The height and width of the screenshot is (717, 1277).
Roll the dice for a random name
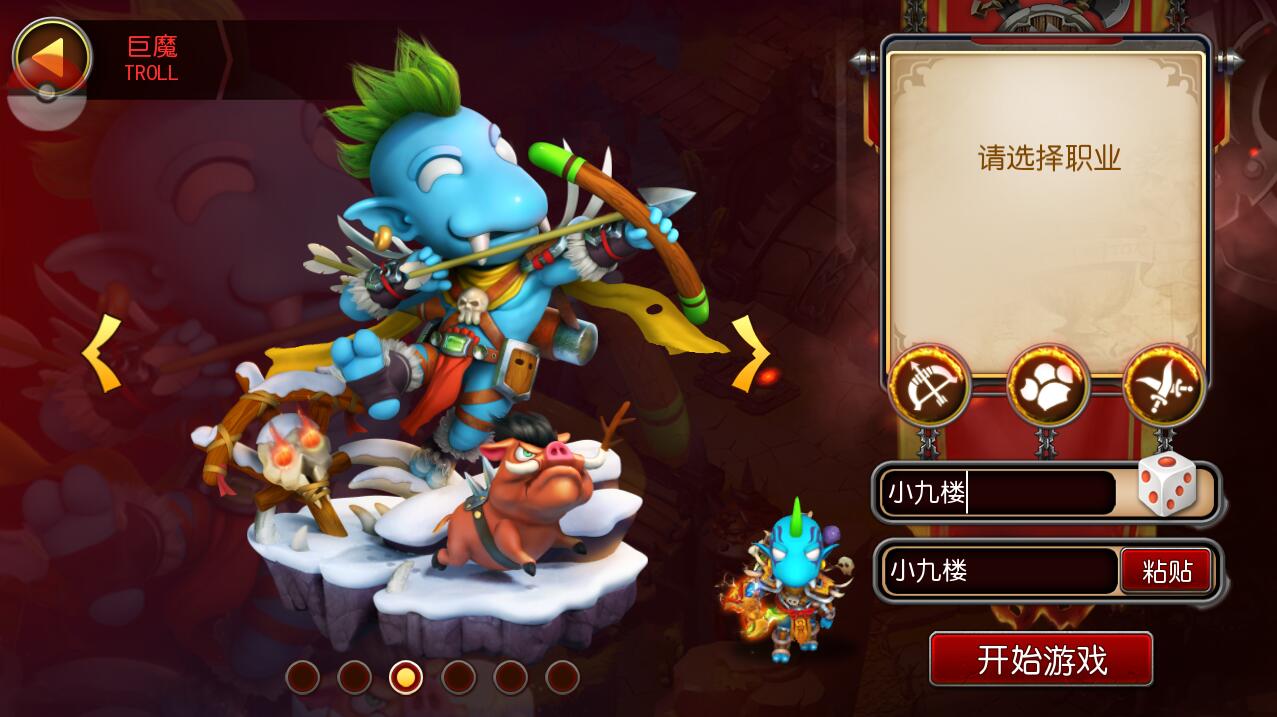pos(1167,485)
